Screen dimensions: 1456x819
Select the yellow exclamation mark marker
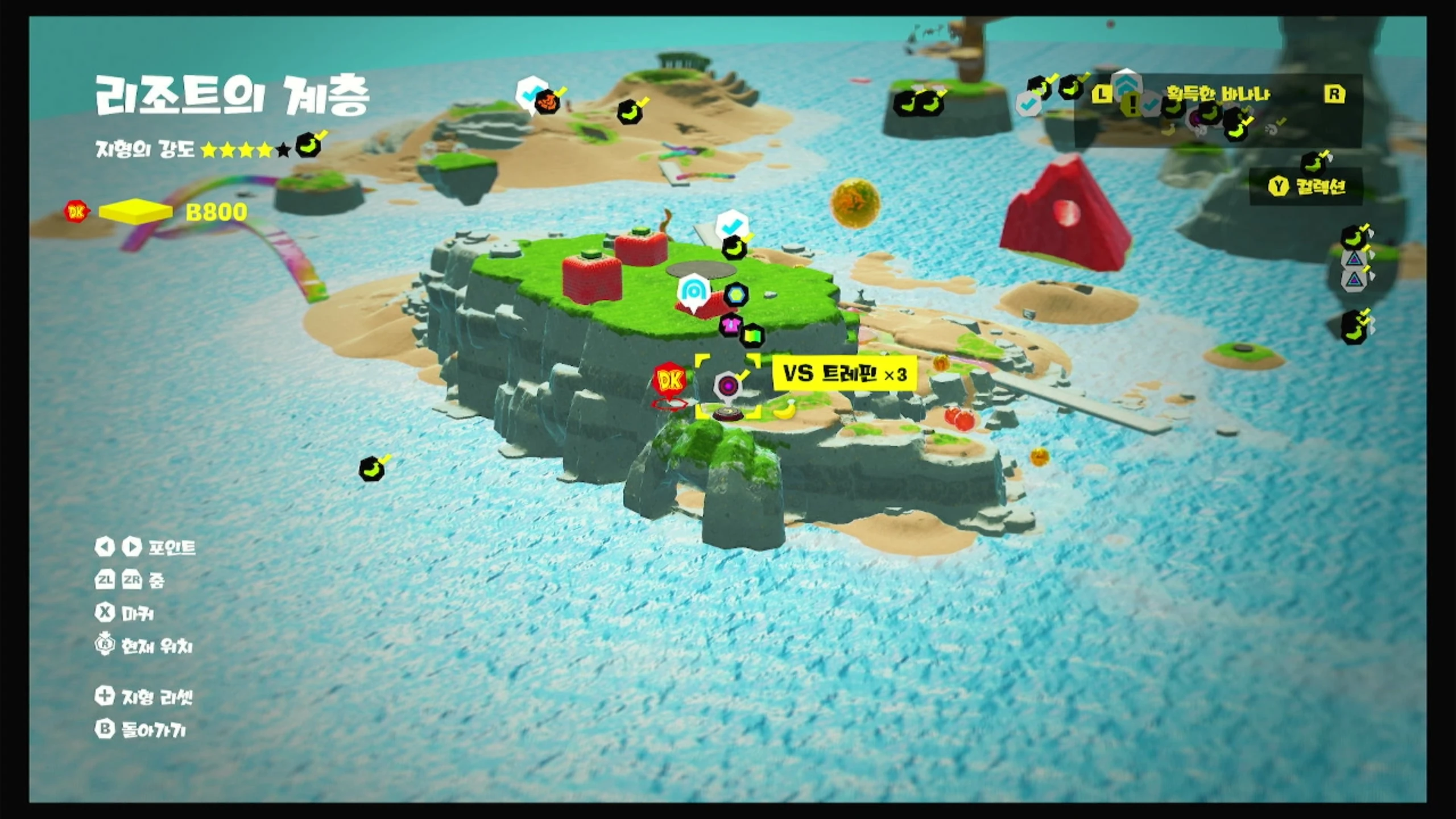click(1133, 104)
